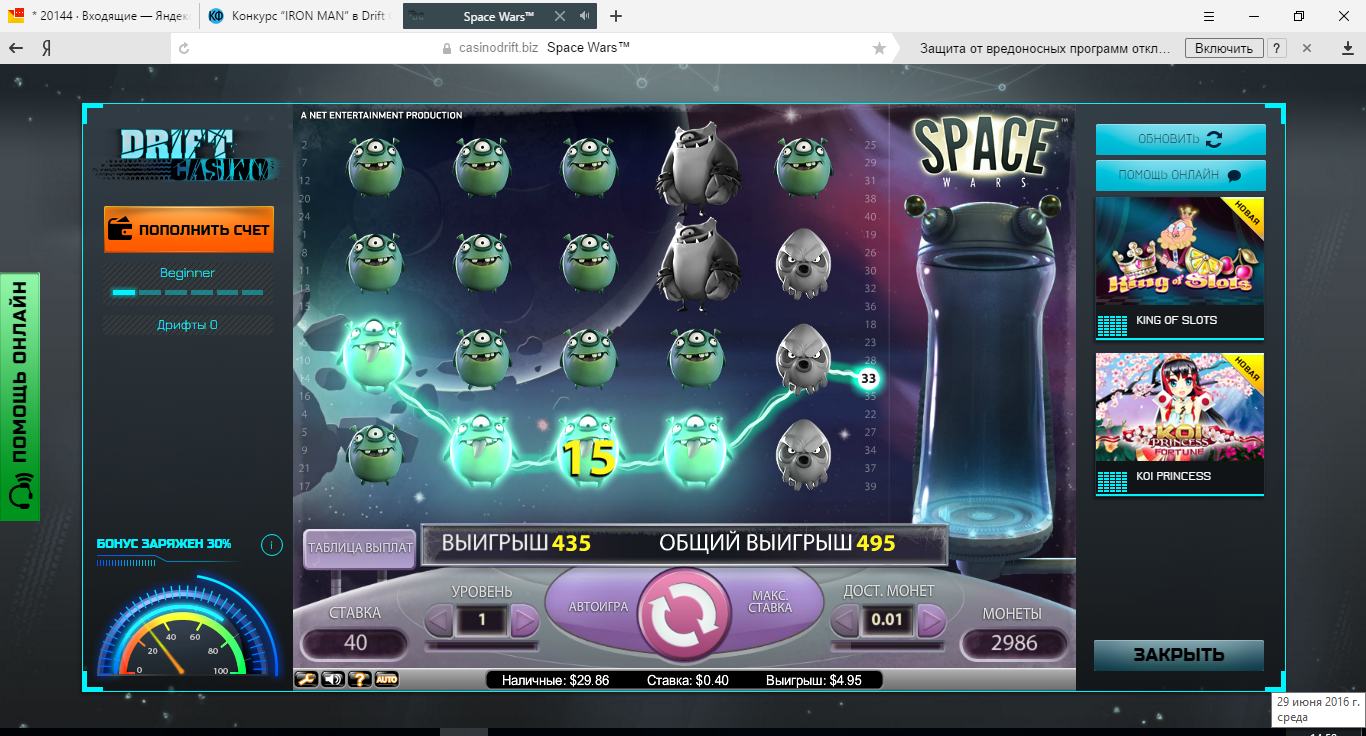Open the ТАБЛИЦА ВЫПЛАТ paytable
Viewport: 1366px width, 736px height.
[359, 548]
